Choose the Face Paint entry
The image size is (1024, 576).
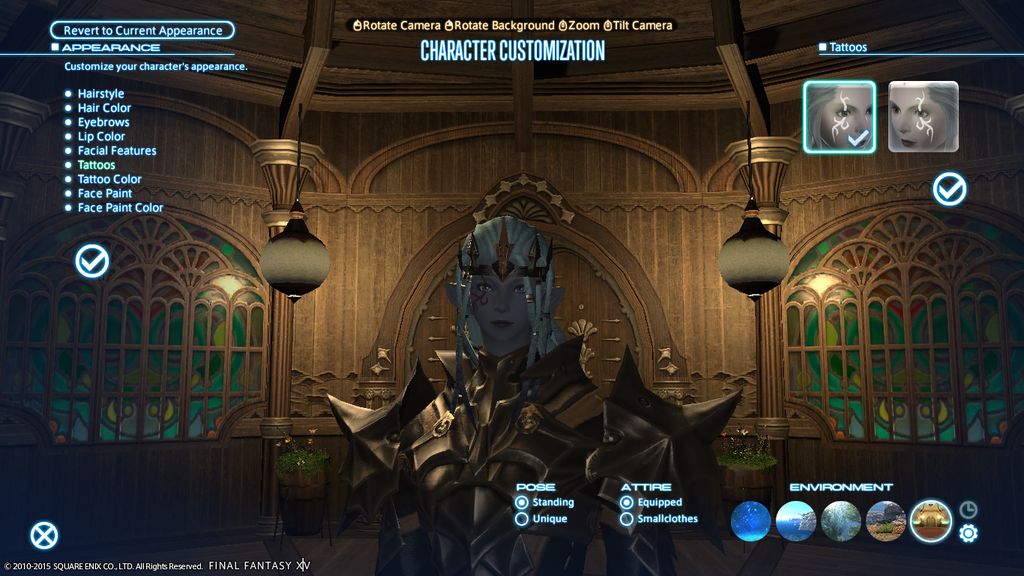point(105,193)
